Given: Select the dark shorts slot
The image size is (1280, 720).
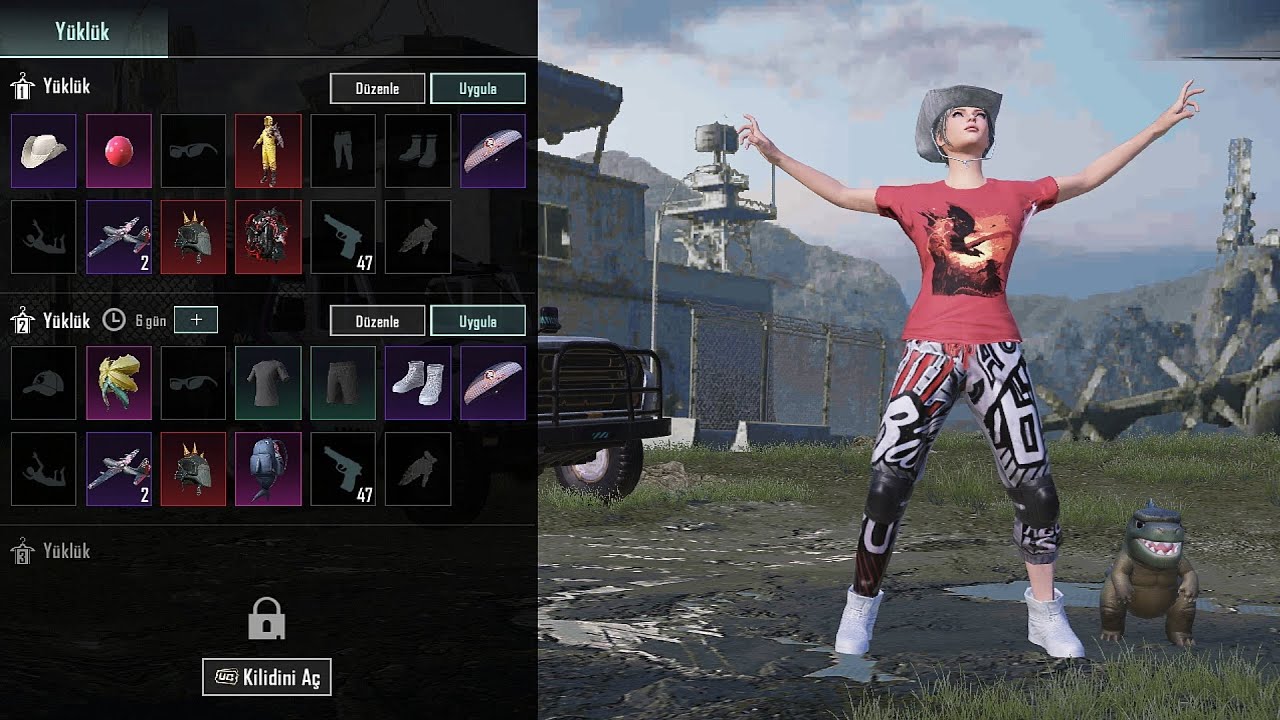Looking at the screenshot, I should click(343, 383).
